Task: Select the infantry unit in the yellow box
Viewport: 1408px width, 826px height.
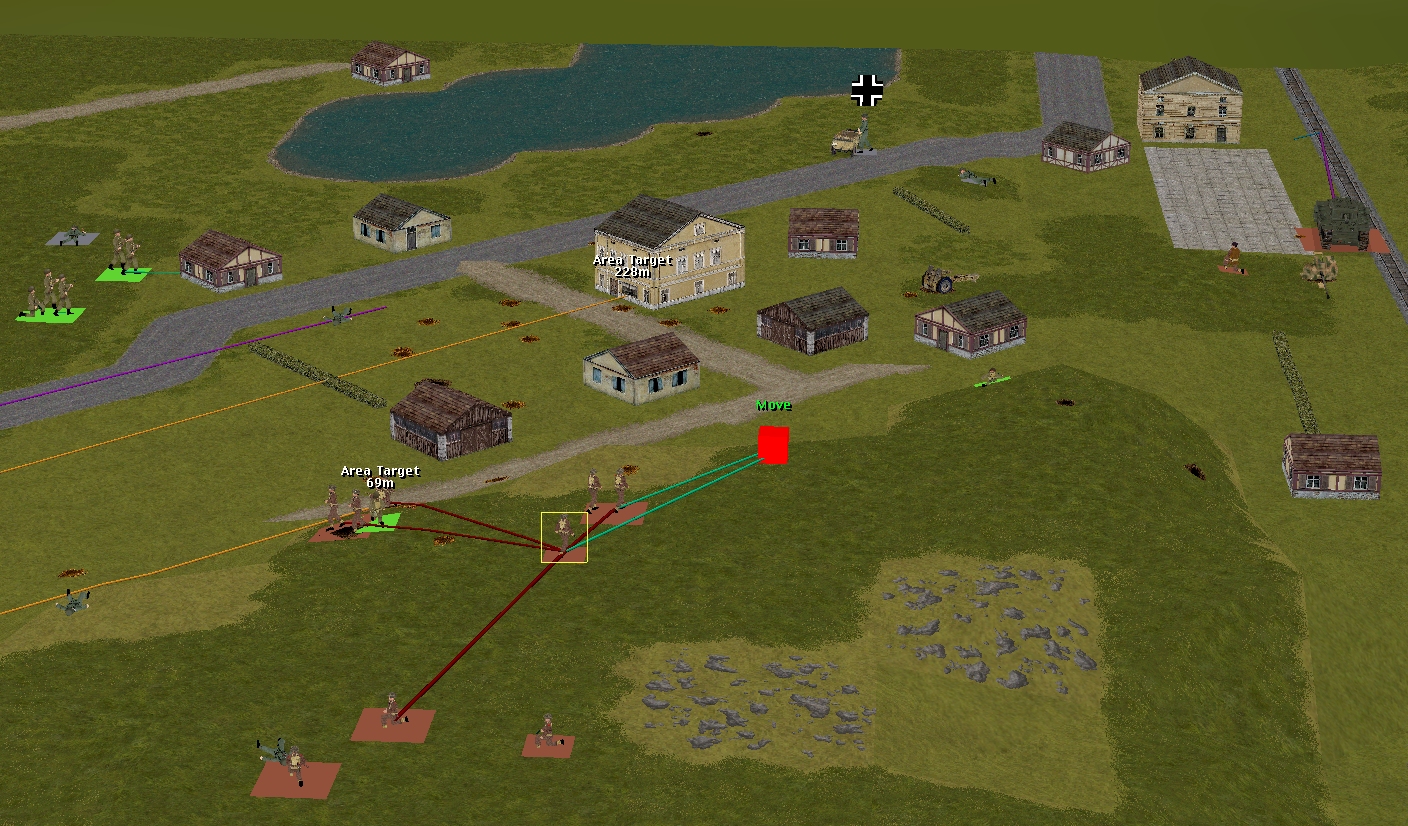Action: (564, 537)
